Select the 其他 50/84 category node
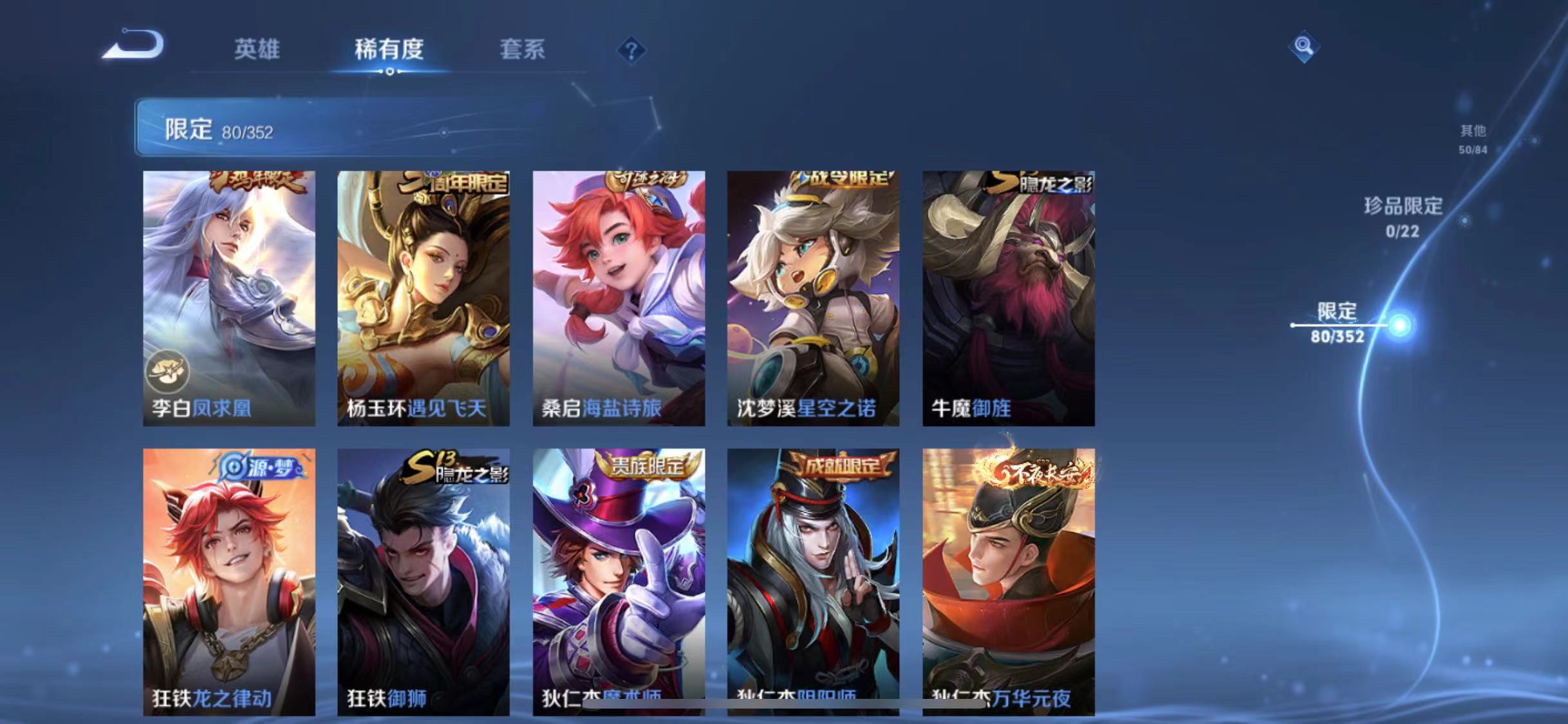The image size is (1568, 724). coord(1474,138)
